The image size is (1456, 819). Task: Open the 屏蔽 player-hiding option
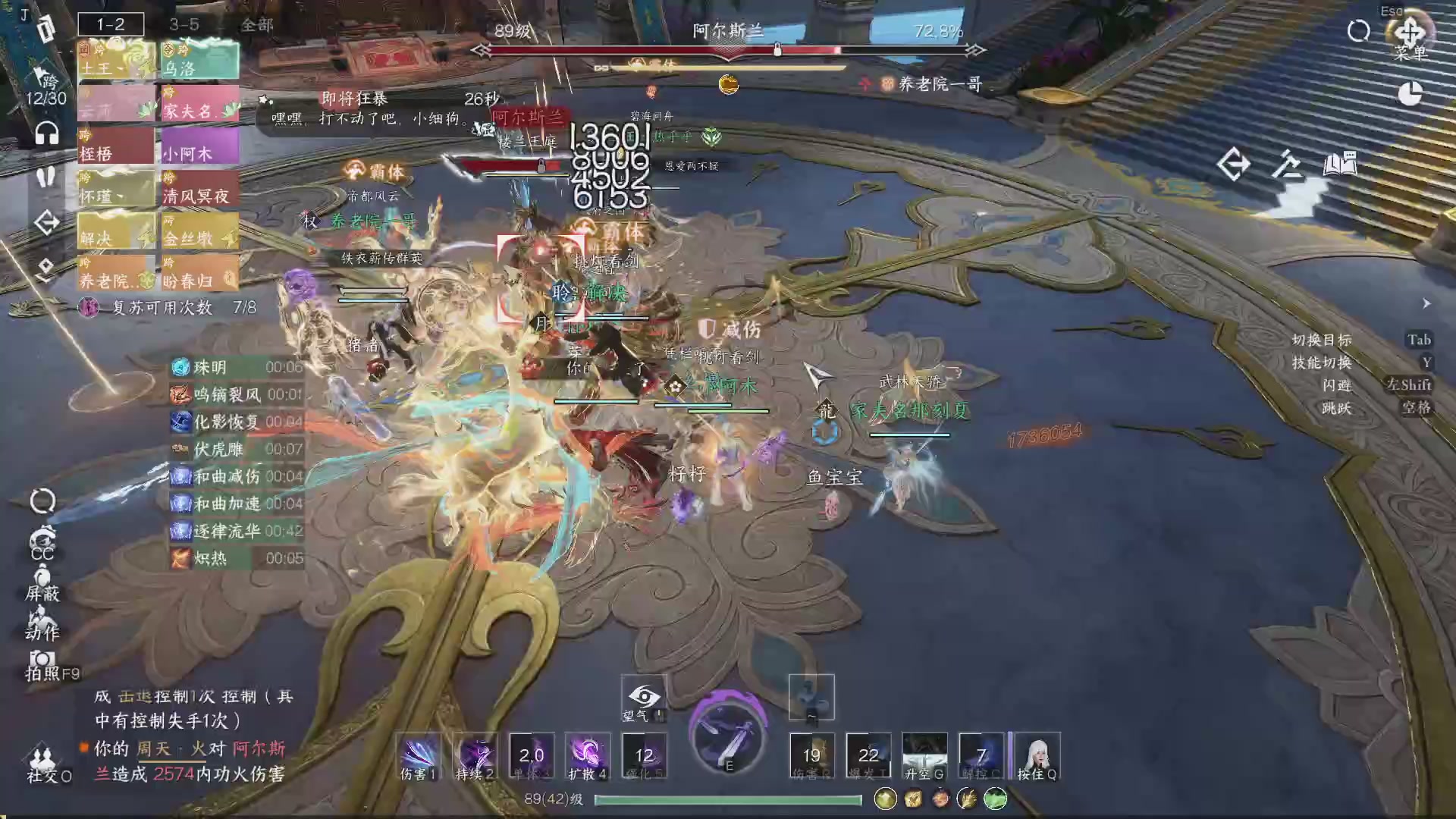tap(42, 582)
